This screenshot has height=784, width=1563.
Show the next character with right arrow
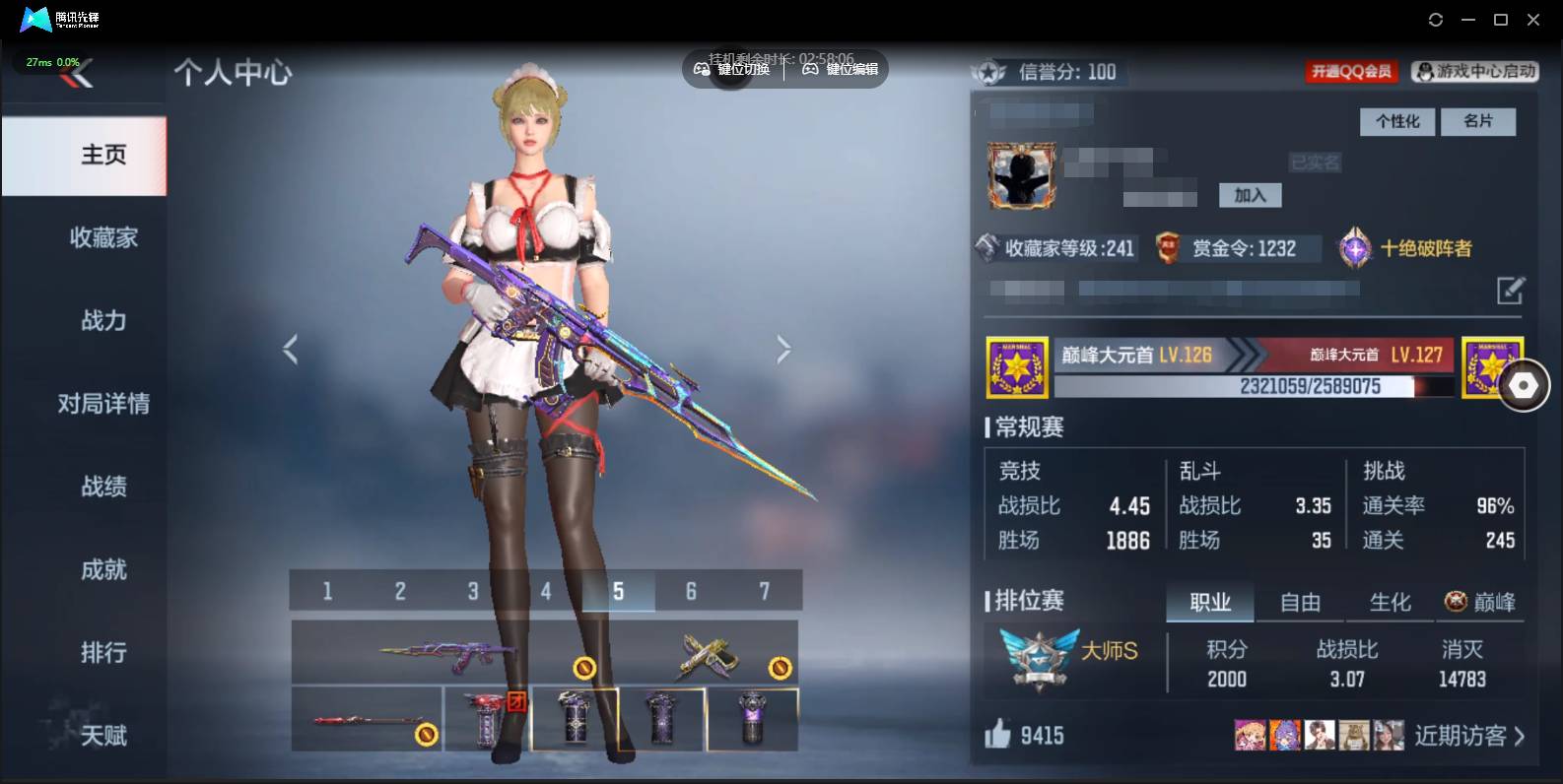[x=783, y=350]
